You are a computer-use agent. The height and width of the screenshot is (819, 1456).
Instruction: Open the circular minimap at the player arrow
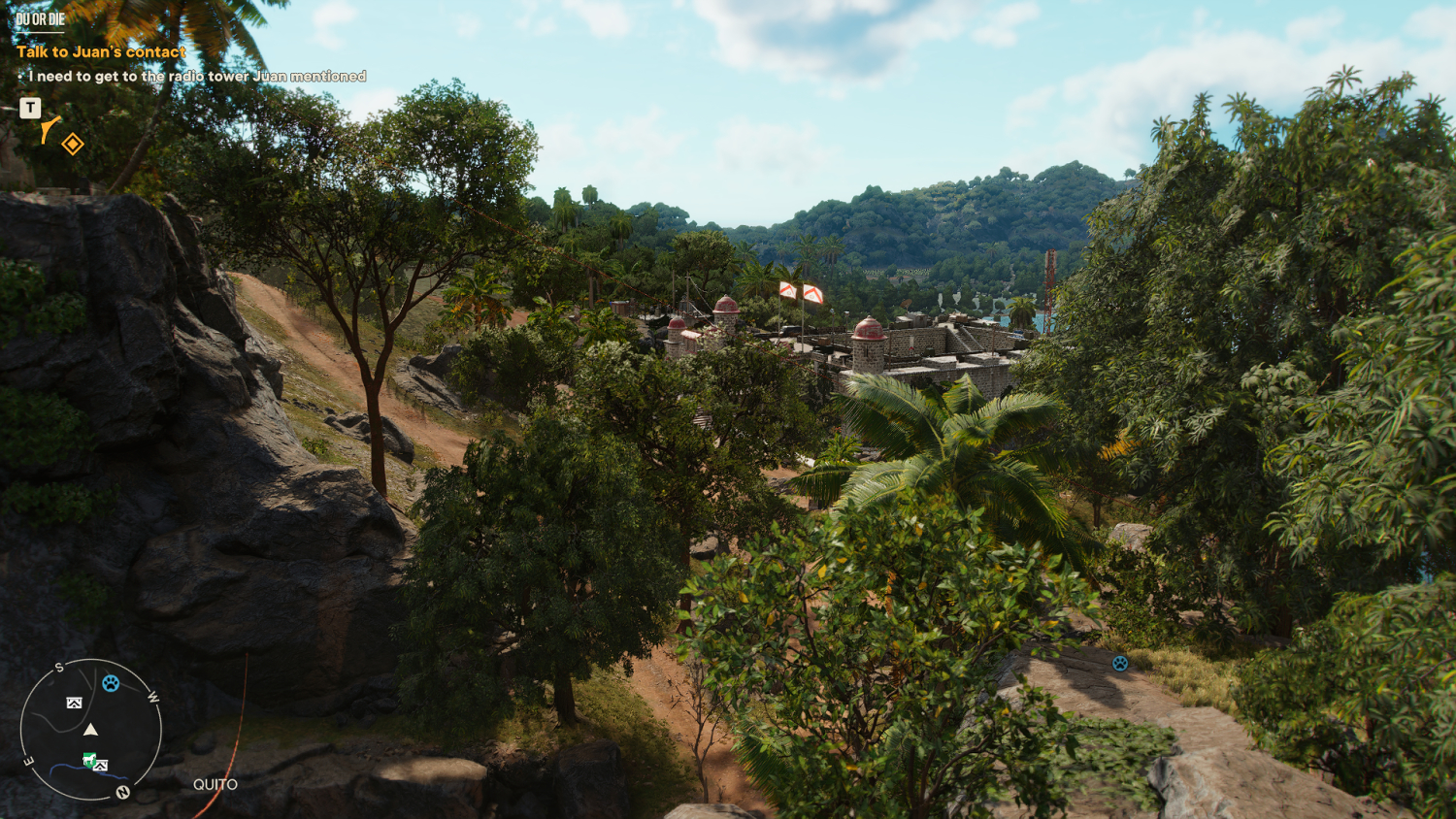pyautogui.click(x=90, y=730)
